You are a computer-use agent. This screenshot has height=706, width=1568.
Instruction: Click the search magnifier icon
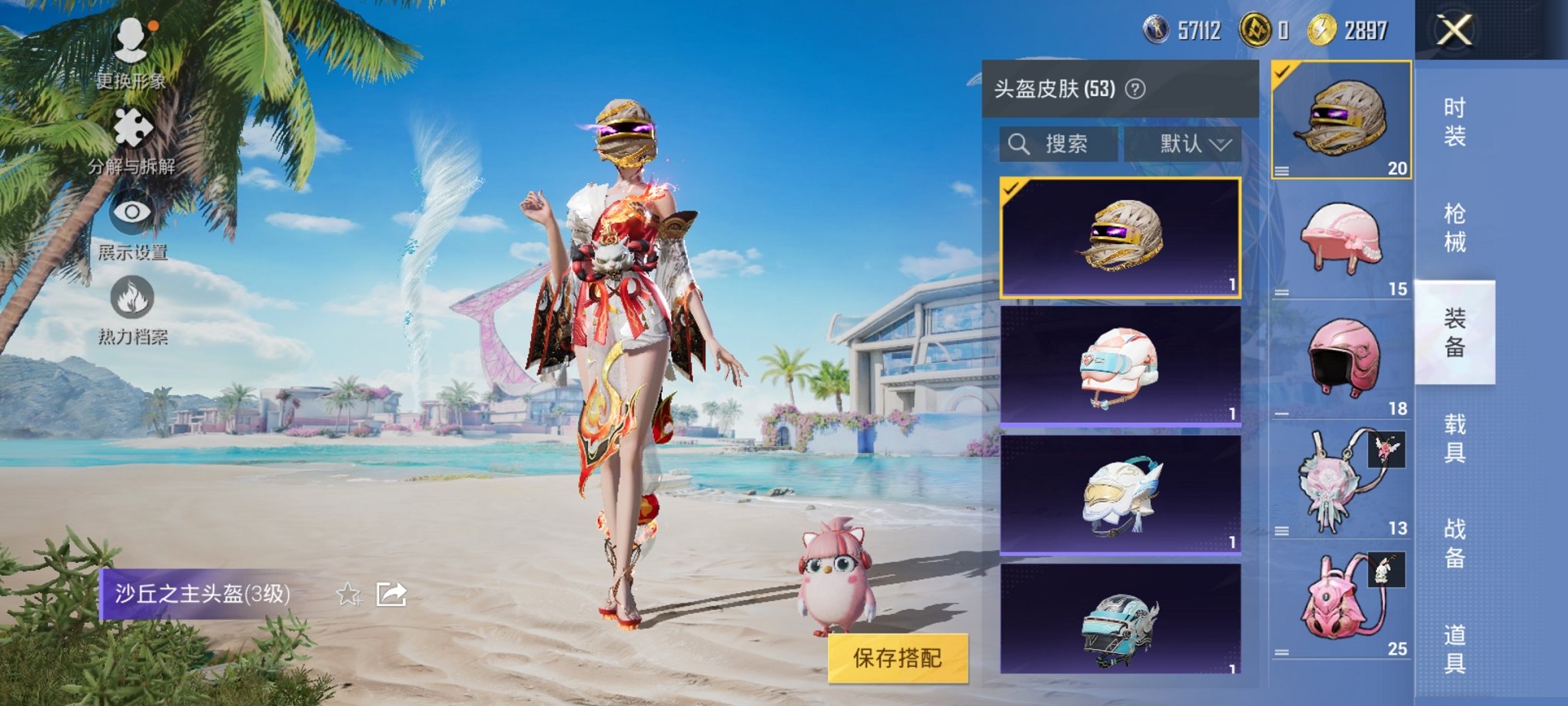(x=1020, y=143)
